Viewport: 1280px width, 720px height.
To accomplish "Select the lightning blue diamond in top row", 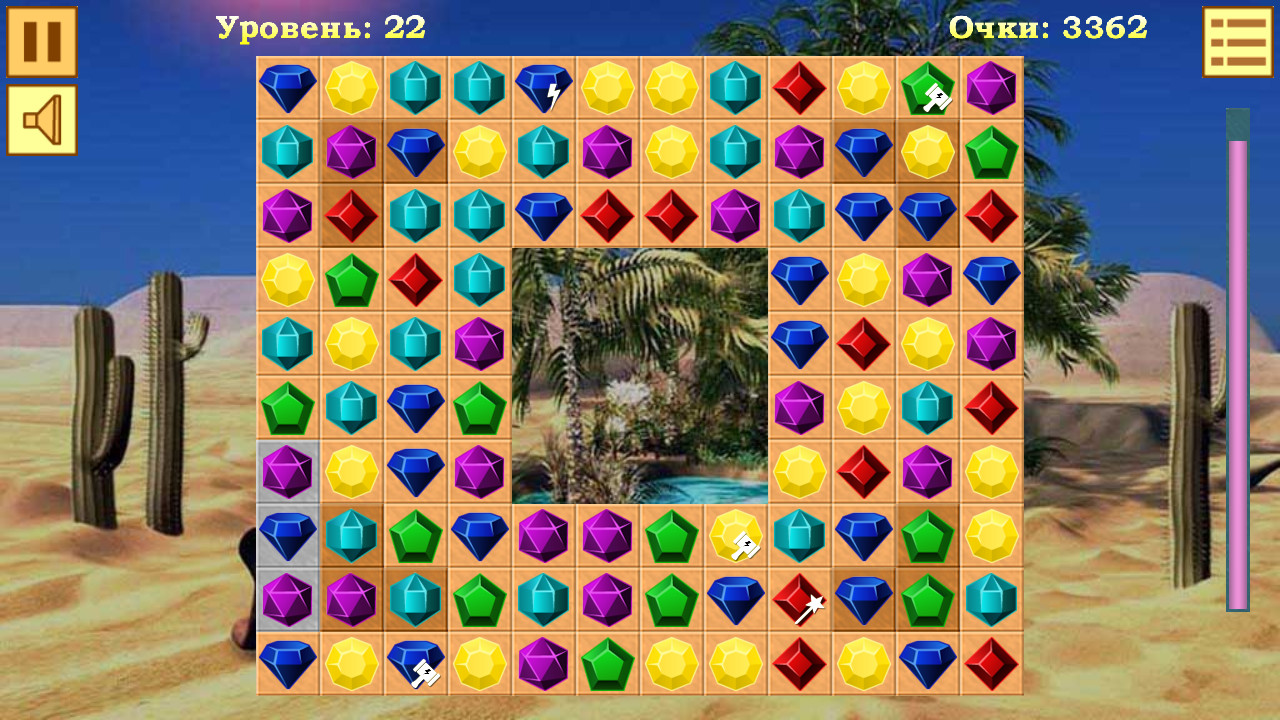I will (543, 90).
